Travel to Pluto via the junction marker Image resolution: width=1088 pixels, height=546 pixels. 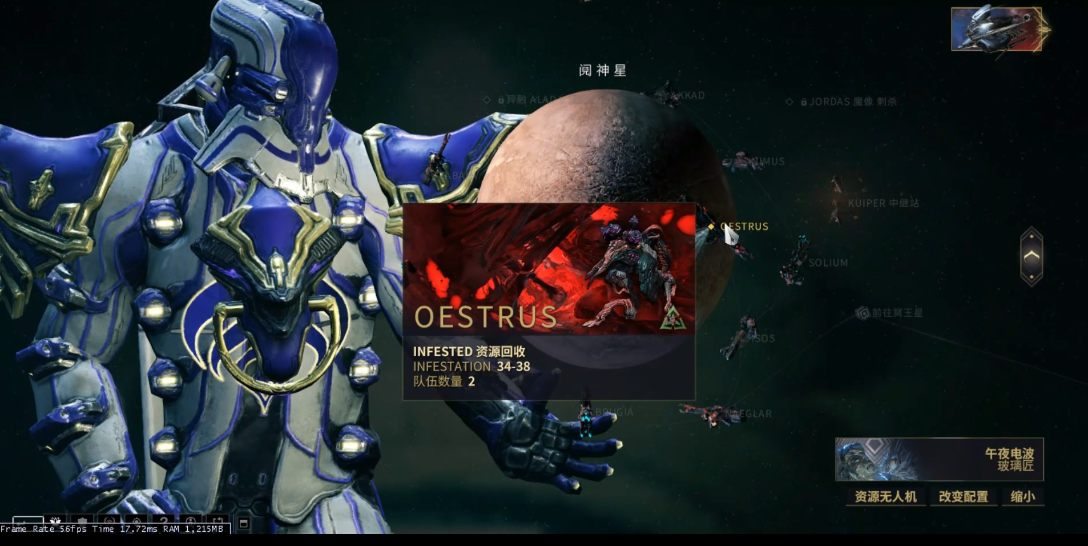pyautogui.click(x=862, y=313)
